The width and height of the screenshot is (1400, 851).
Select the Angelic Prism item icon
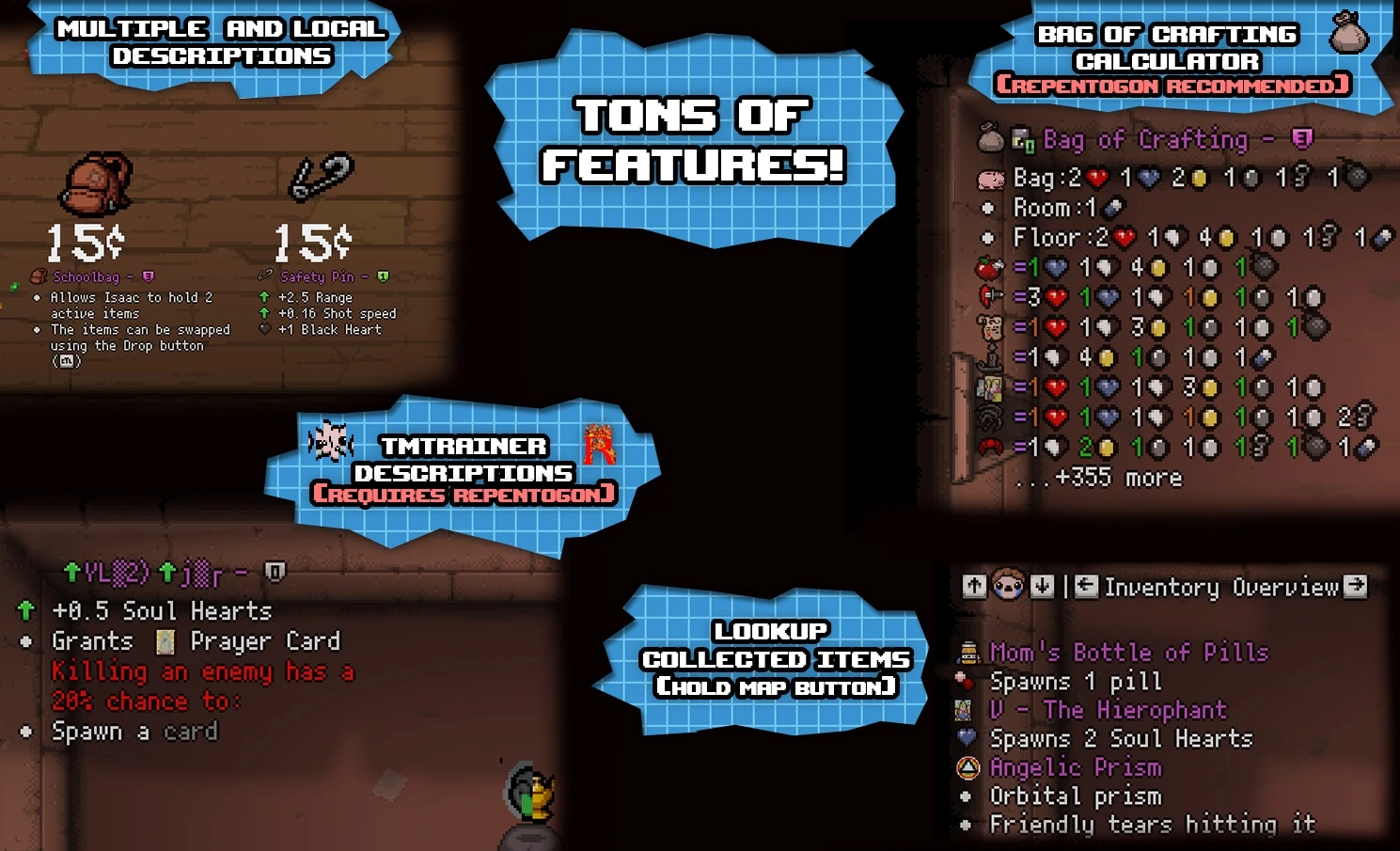pyautogui.click(x=967, y=767)
